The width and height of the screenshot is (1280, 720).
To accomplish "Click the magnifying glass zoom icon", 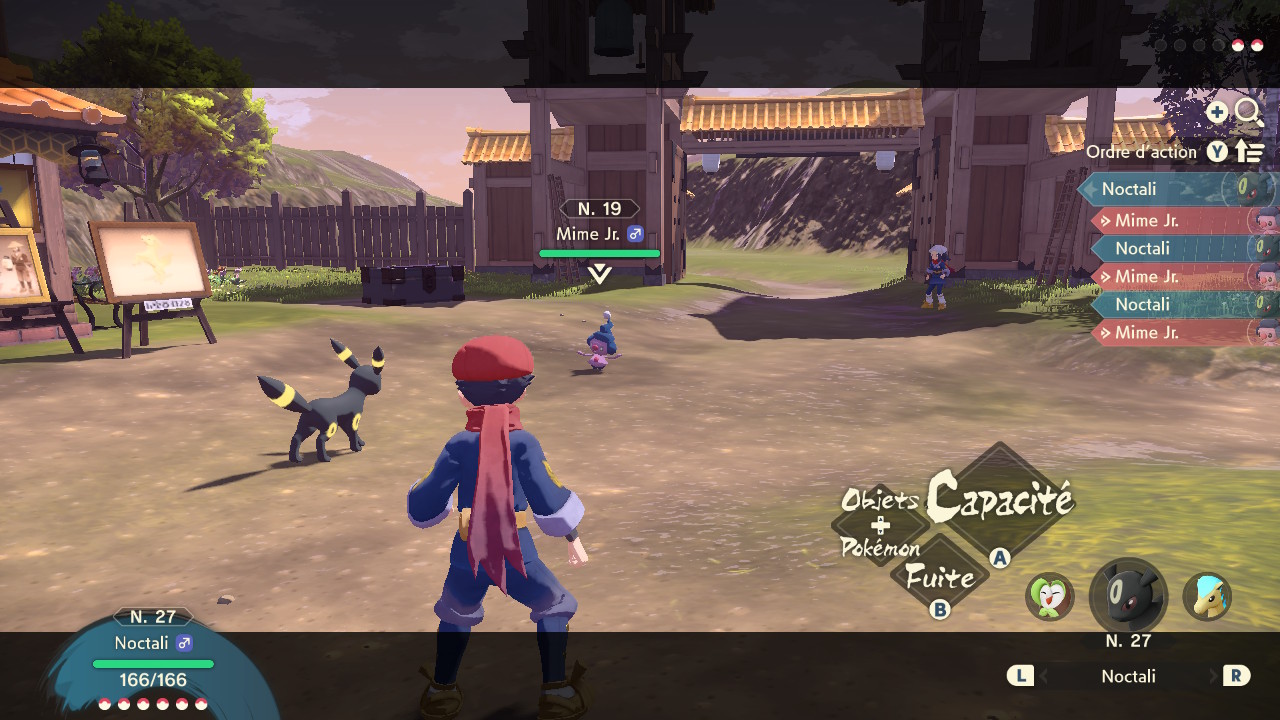I will (1249, 112).
